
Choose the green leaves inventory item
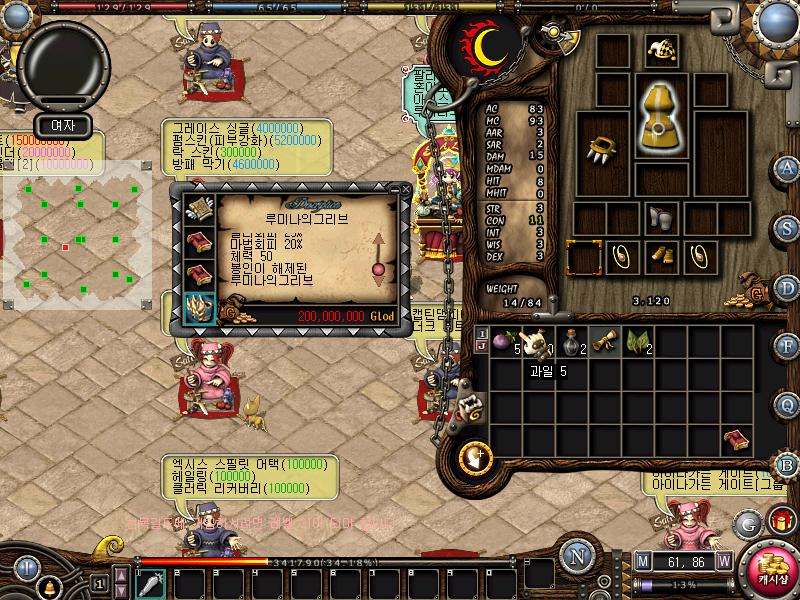point(636,342)
